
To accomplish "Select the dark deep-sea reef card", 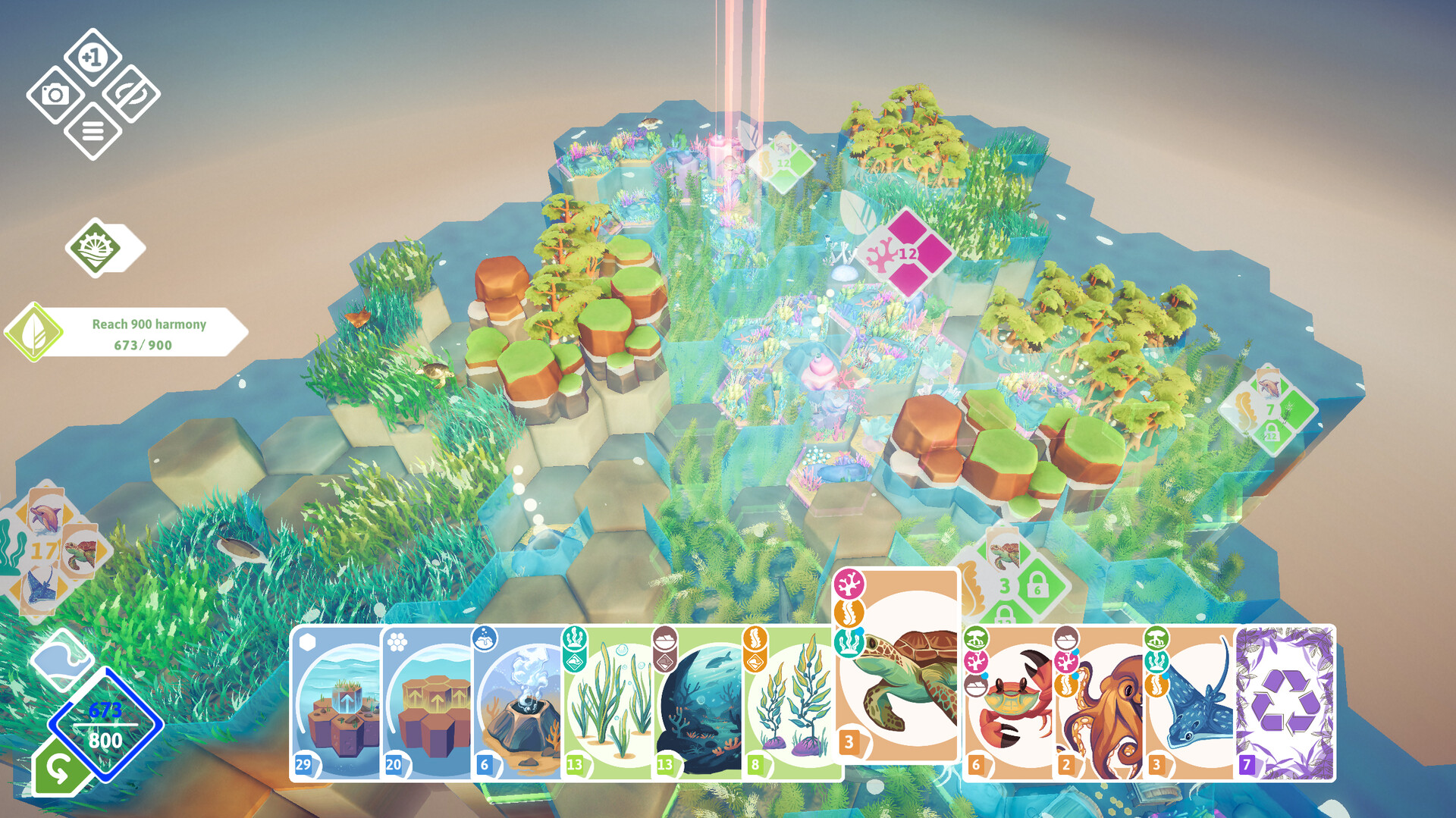I will (x=699, y=705).
